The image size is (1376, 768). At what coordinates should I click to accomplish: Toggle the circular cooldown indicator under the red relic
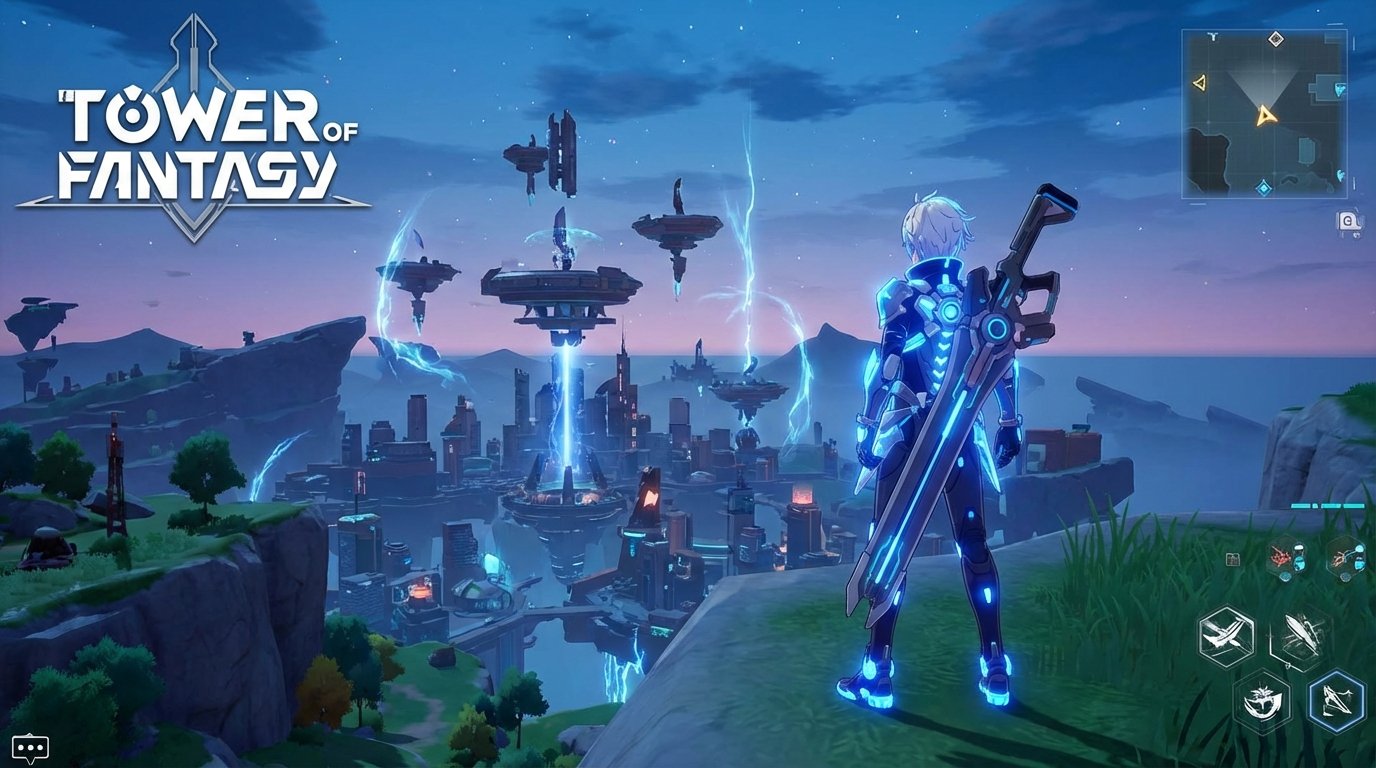click(1284, 579)
